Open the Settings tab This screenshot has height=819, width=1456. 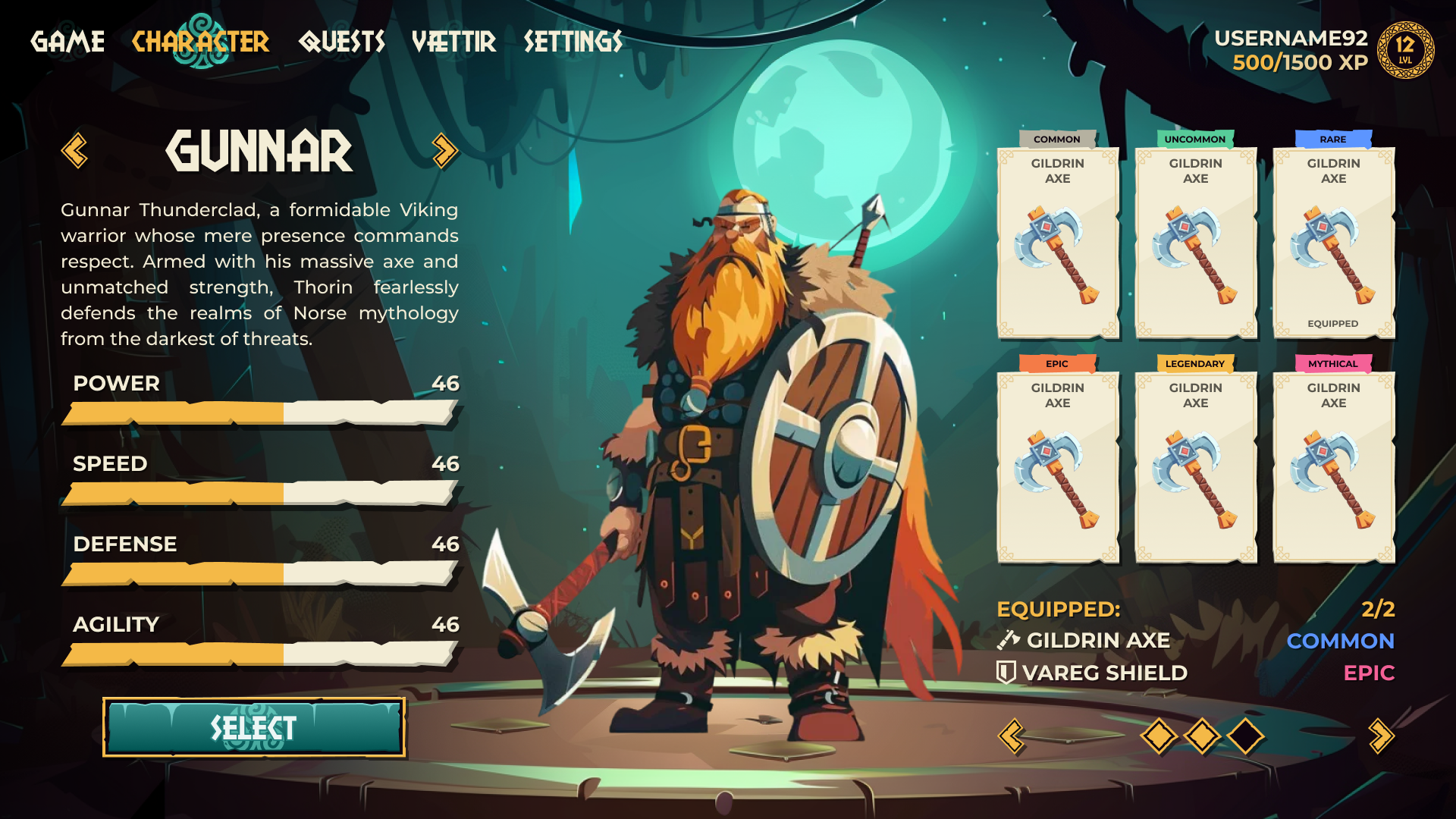(573, 42)
